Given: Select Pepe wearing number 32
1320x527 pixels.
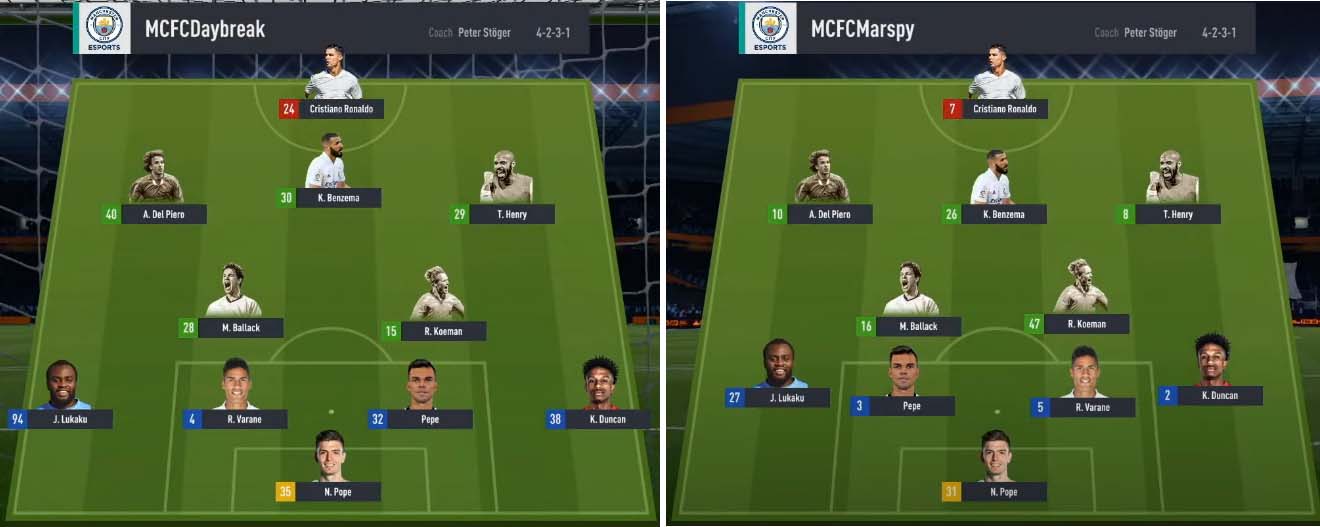Looking at the screenshot, I should (421, 419).
